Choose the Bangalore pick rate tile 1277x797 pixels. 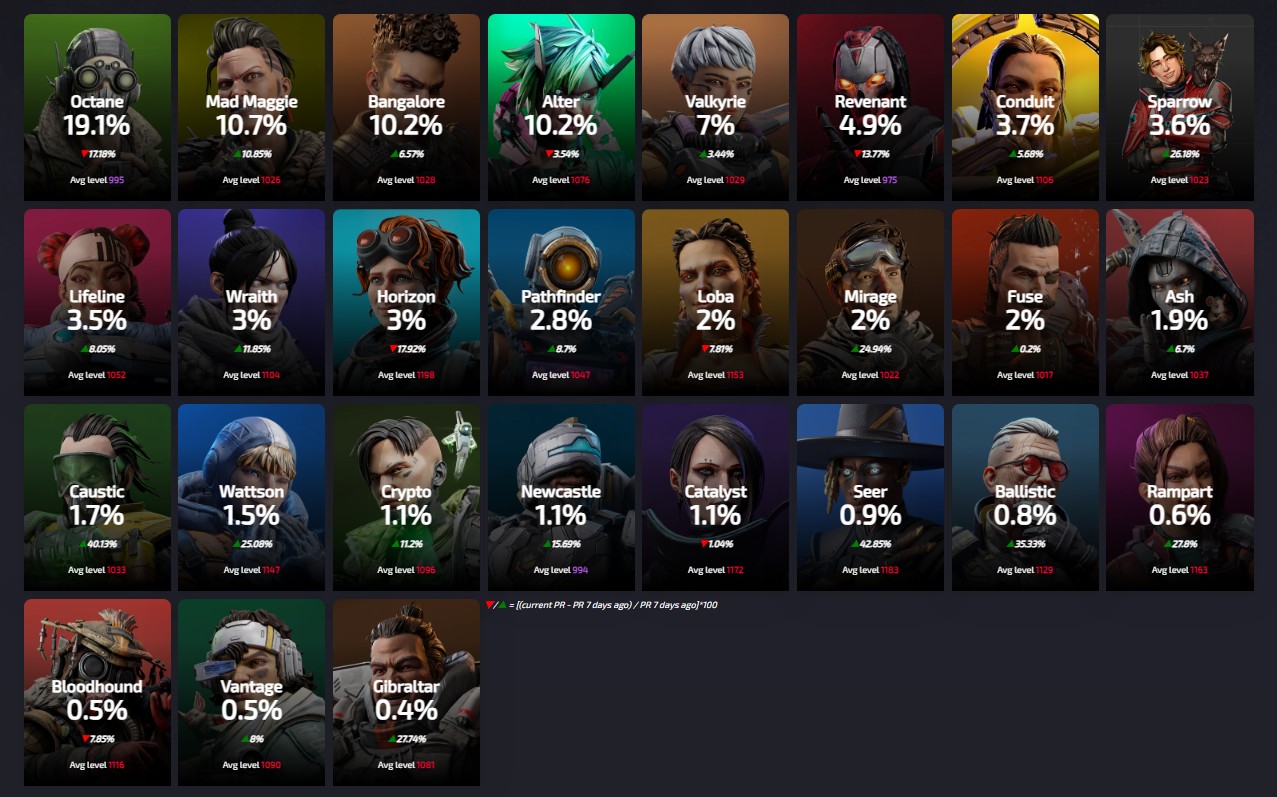pyautogui.click(x=406, y=107)
